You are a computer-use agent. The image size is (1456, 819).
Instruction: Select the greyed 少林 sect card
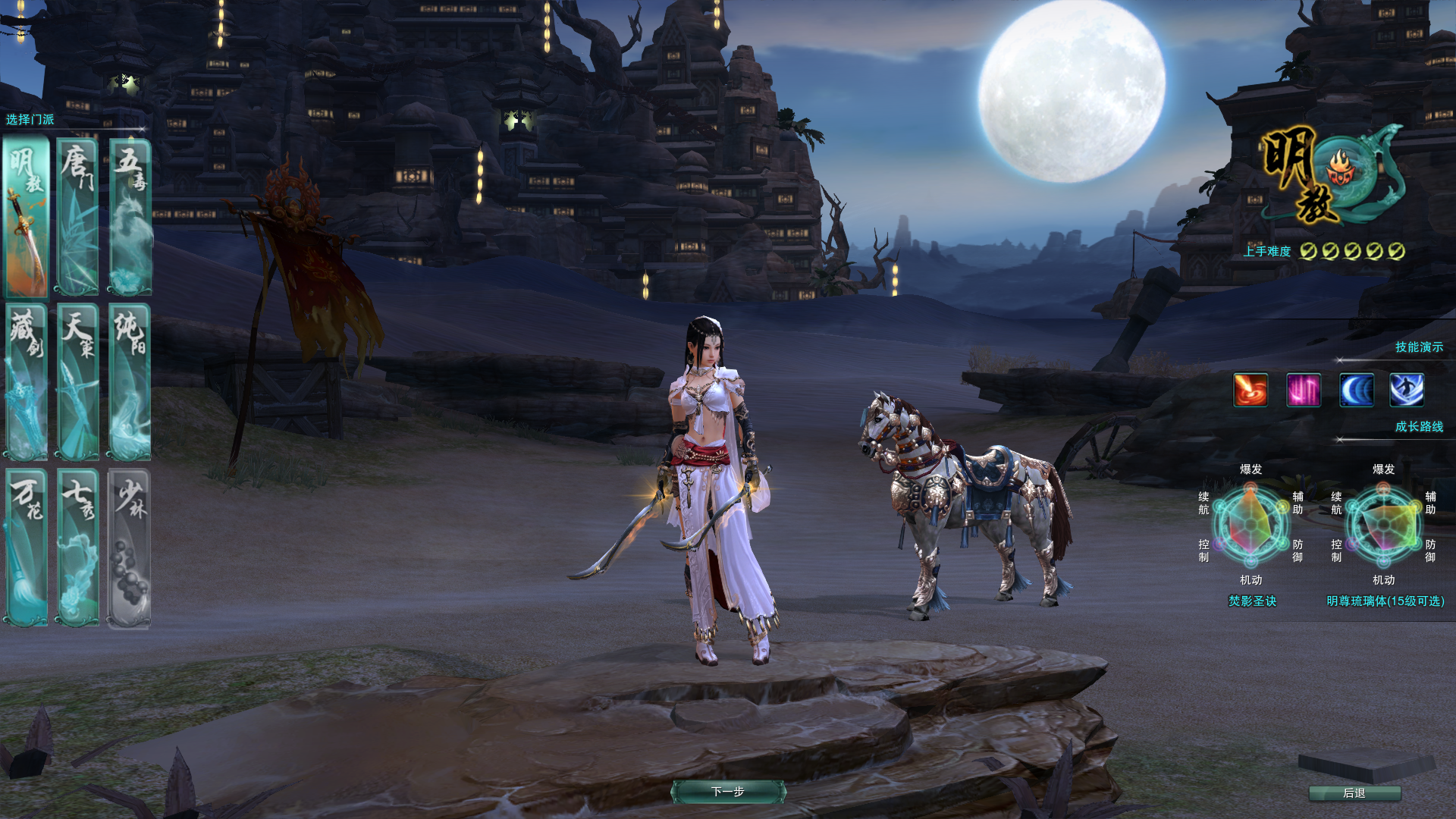pyautogui.click(x=130, y=547)
